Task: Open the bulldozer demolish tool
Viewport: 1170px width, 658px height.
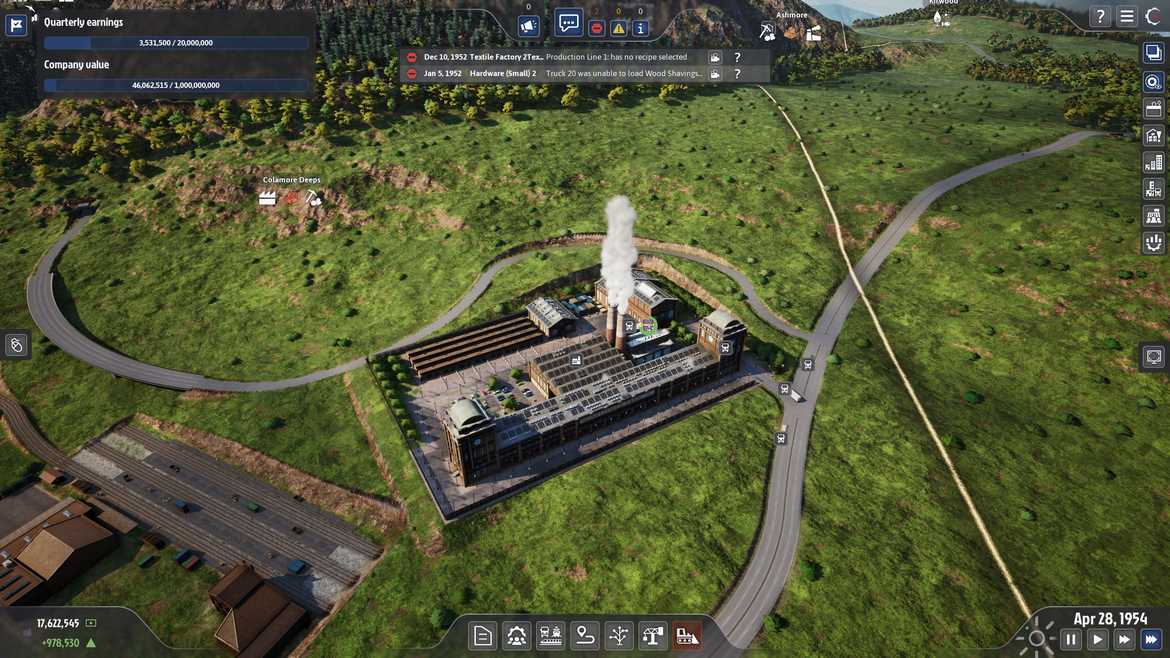Action: pyautogui.click(x=687, y=635)
